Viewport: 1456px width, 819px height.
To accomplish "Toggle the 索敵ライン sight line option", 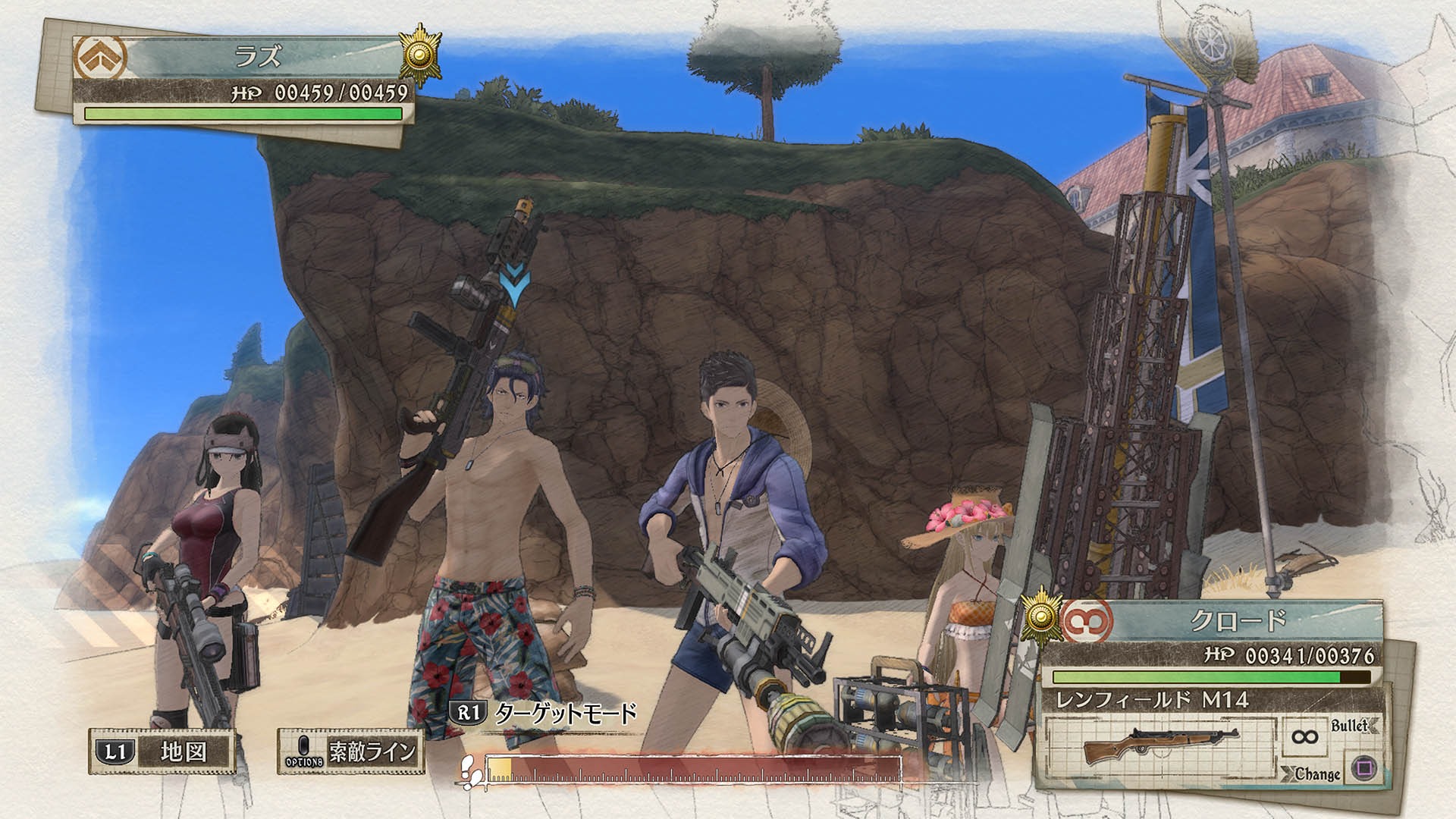I will [350, 752].
